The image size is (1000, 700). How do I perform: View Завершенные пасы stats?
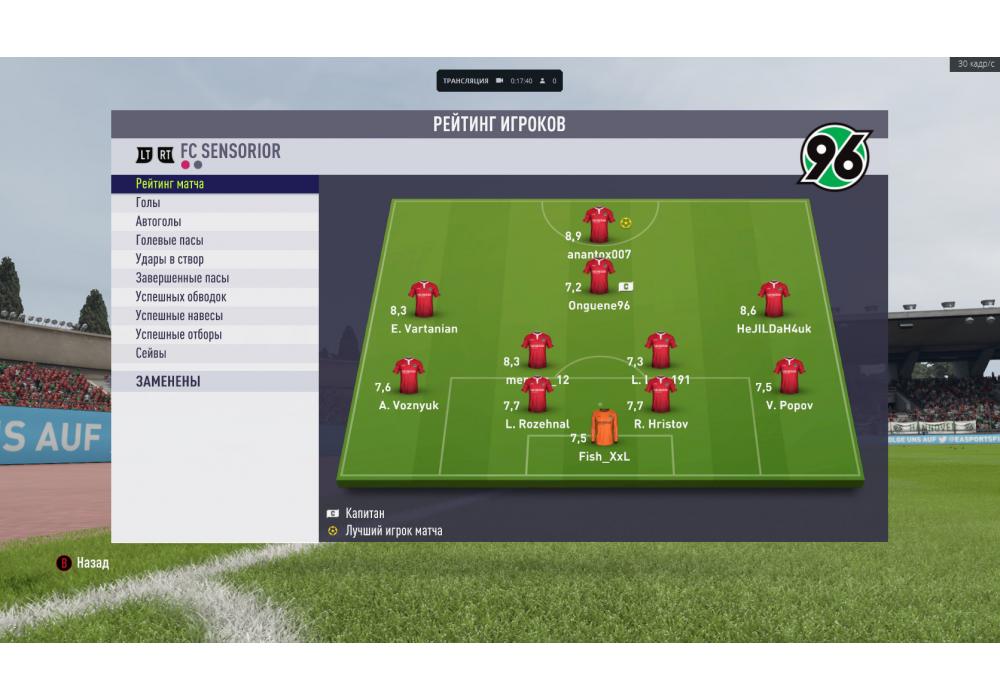[x=182, y=279]
